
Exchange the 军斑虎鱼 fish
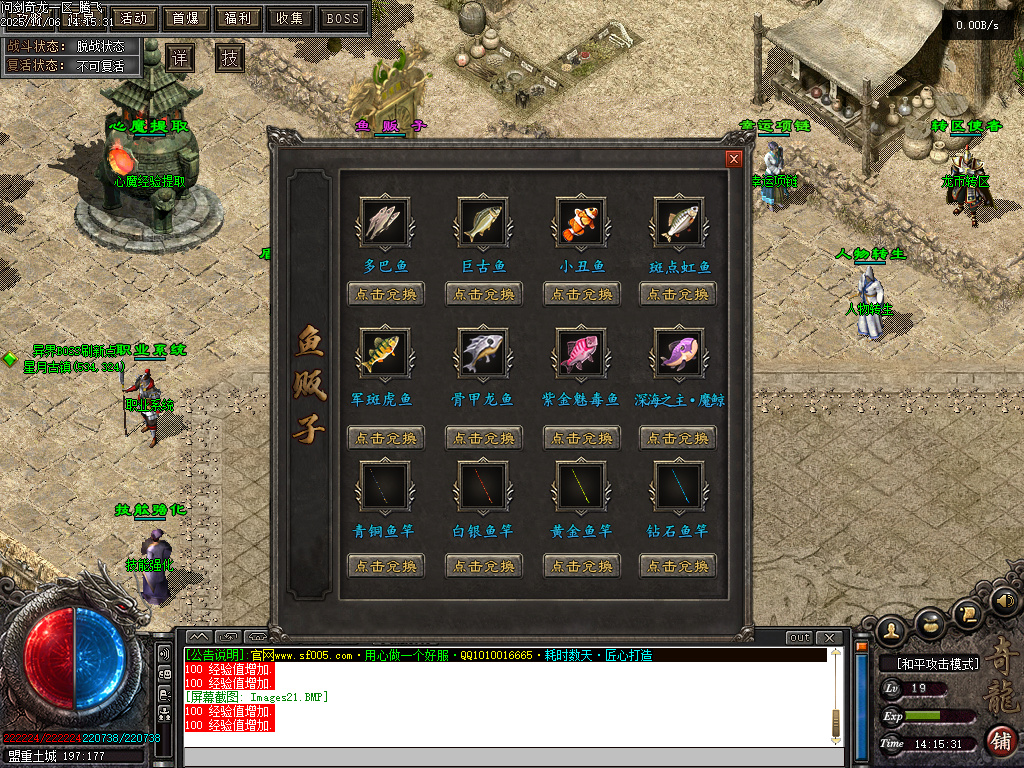pyautogui.click(x=386, y=438)
